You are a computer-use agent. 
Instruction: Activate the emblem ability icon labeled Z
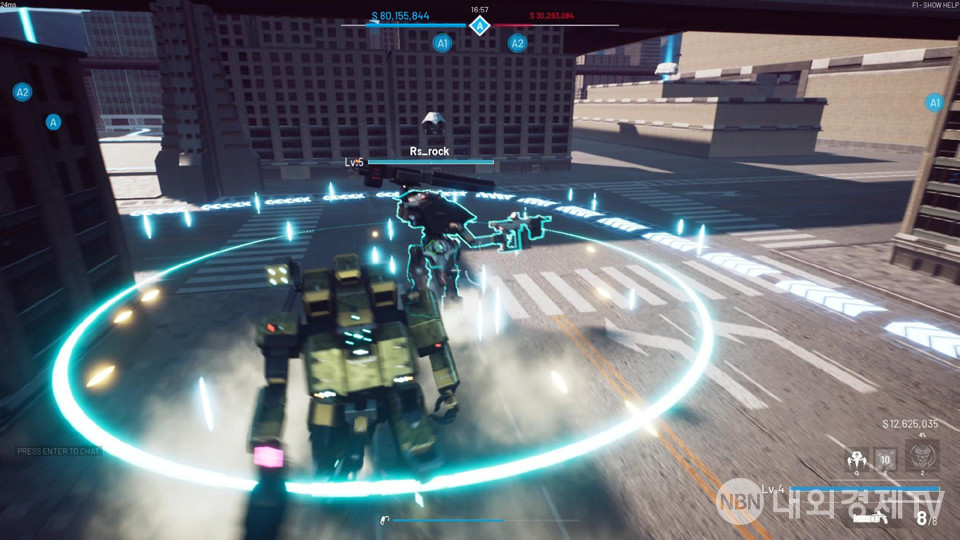pos(921,458)
